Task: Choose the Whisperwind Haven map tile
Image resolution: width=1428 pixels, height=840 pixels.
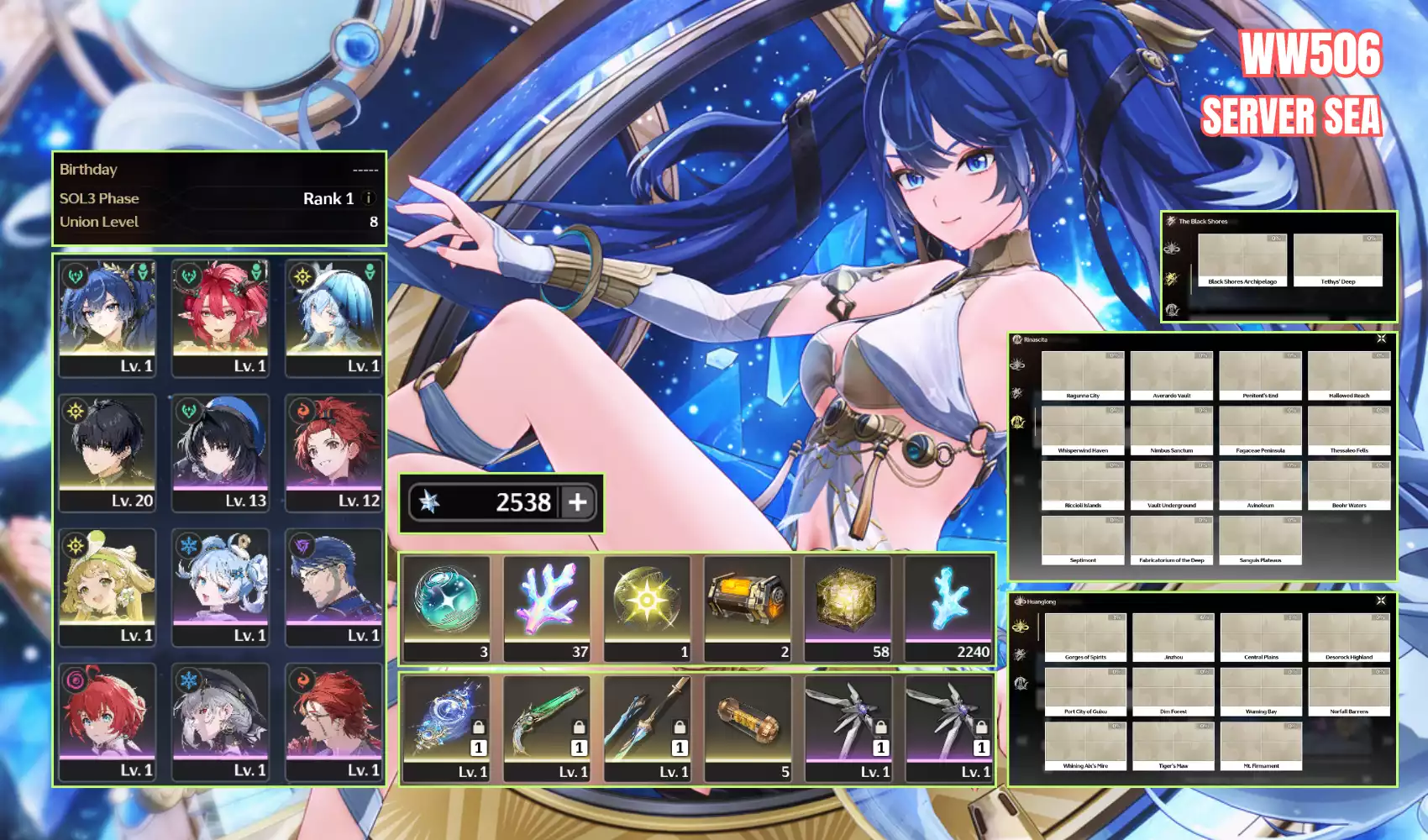Action: point(1082,430)
